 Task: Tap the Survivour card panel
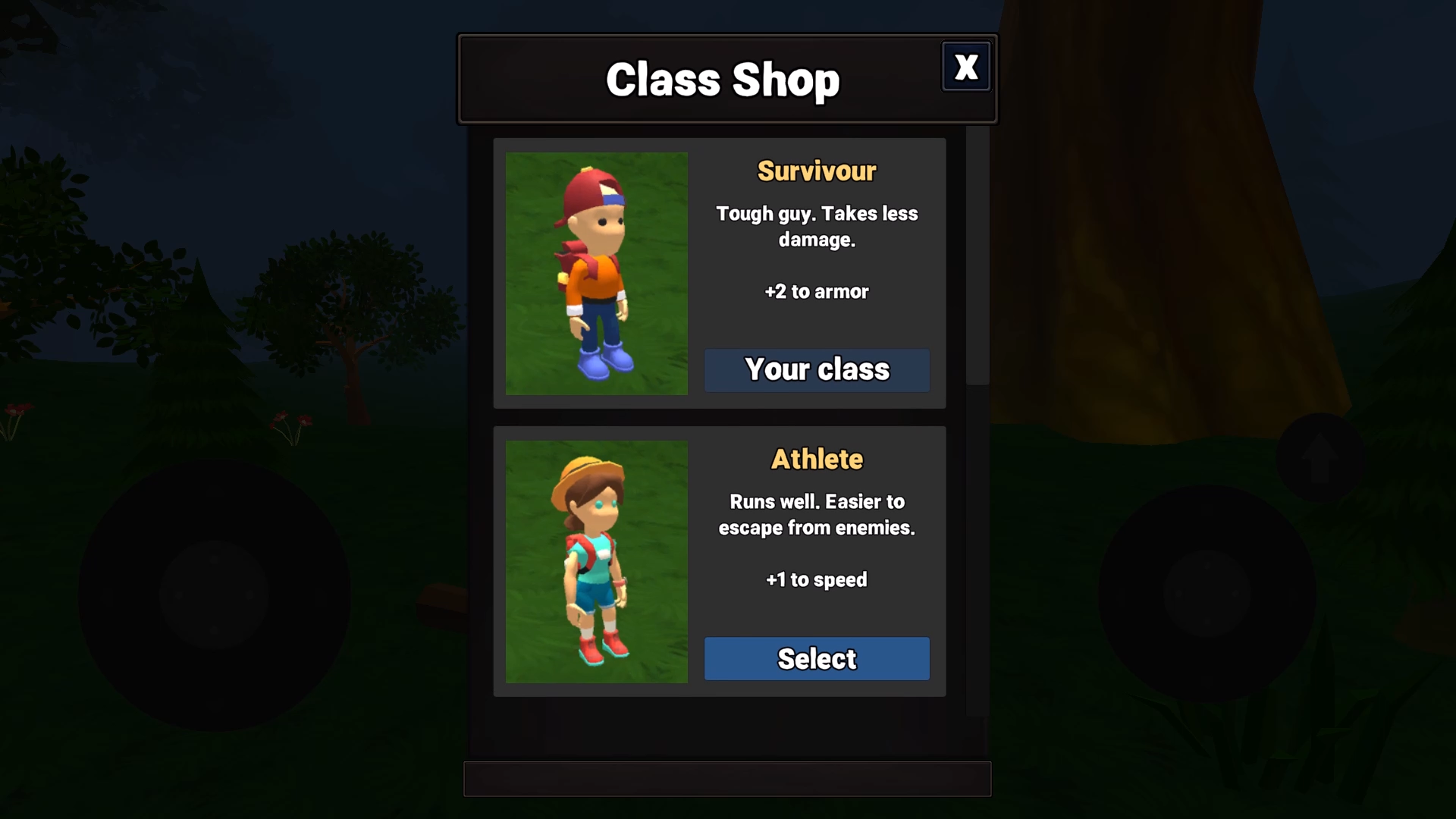coord(719,273)
